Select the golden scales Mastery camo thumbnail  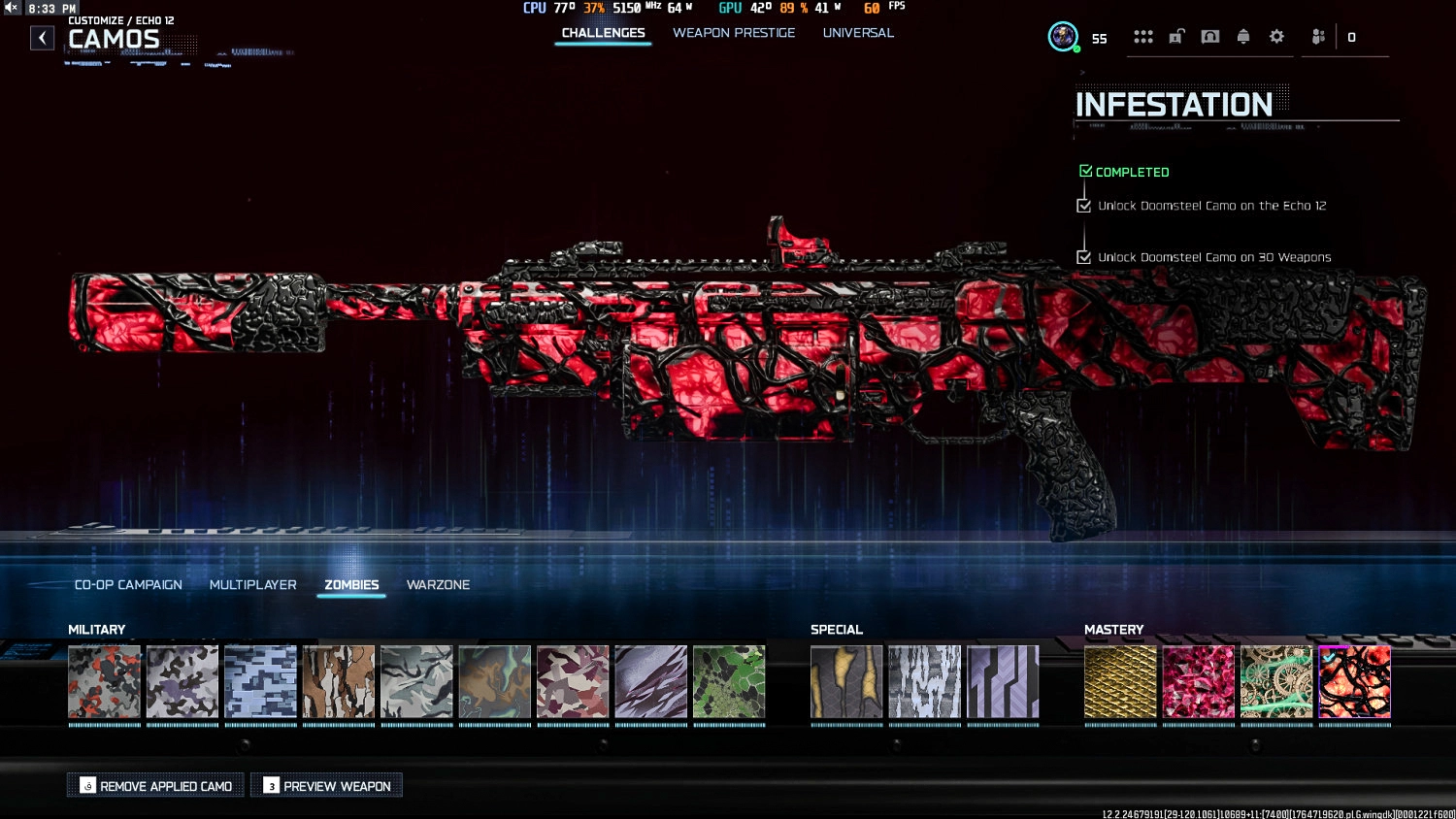click(1120, 682)
